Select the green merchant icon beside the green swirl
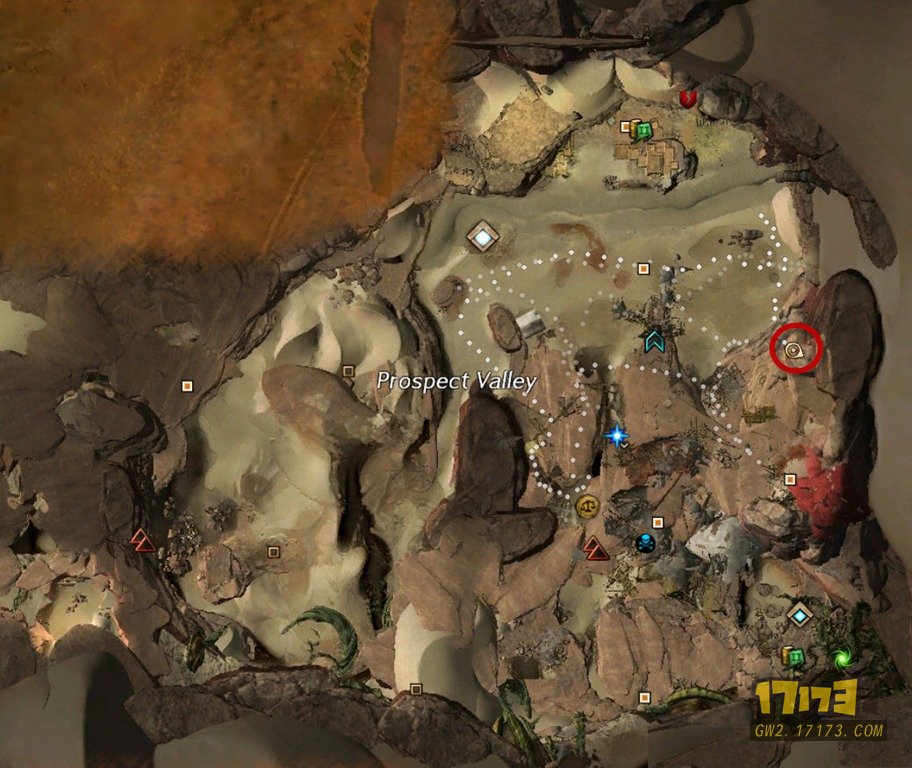 [796, 657]
